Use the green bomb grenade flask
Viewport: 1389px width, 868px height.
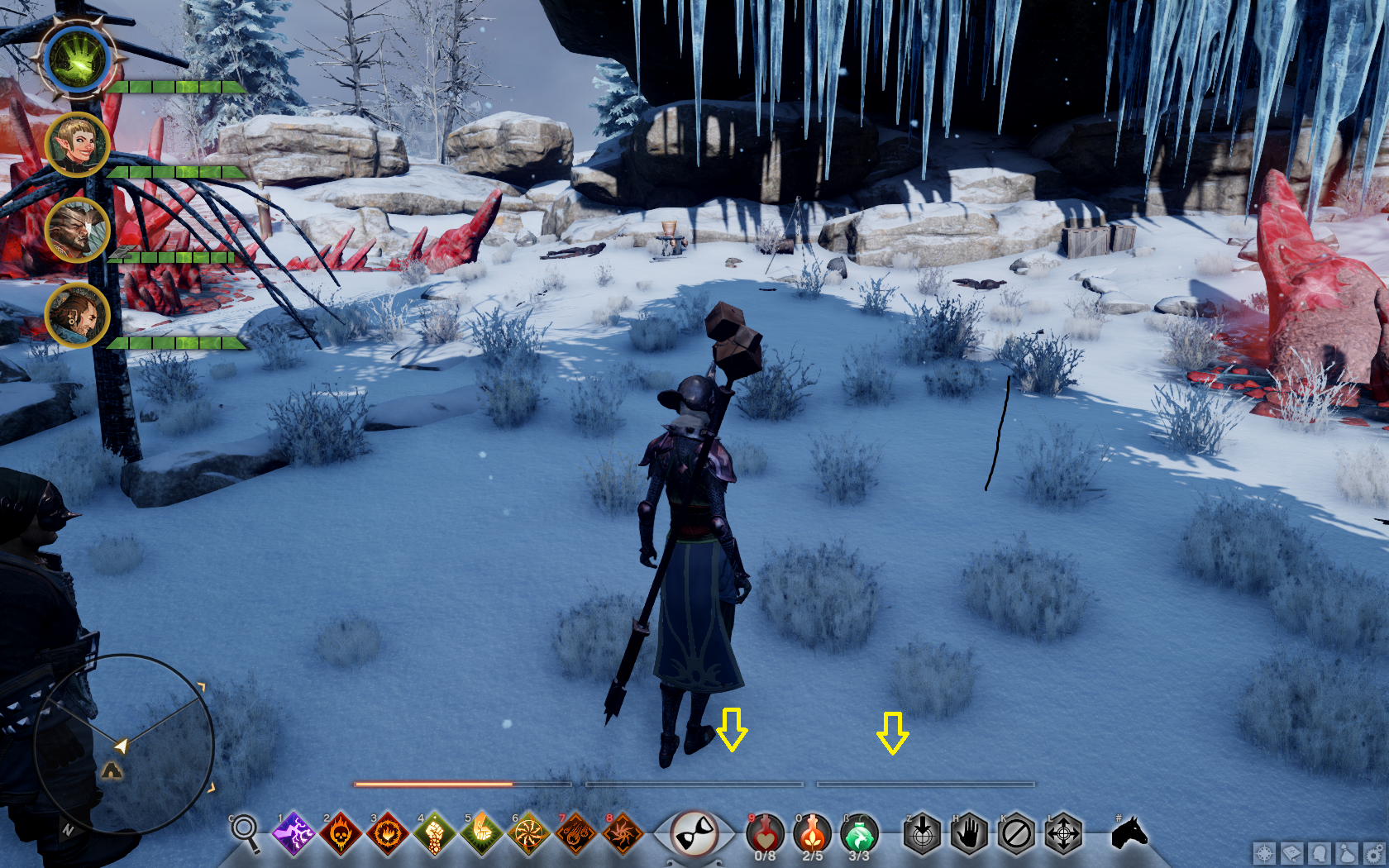coord(859,834)
